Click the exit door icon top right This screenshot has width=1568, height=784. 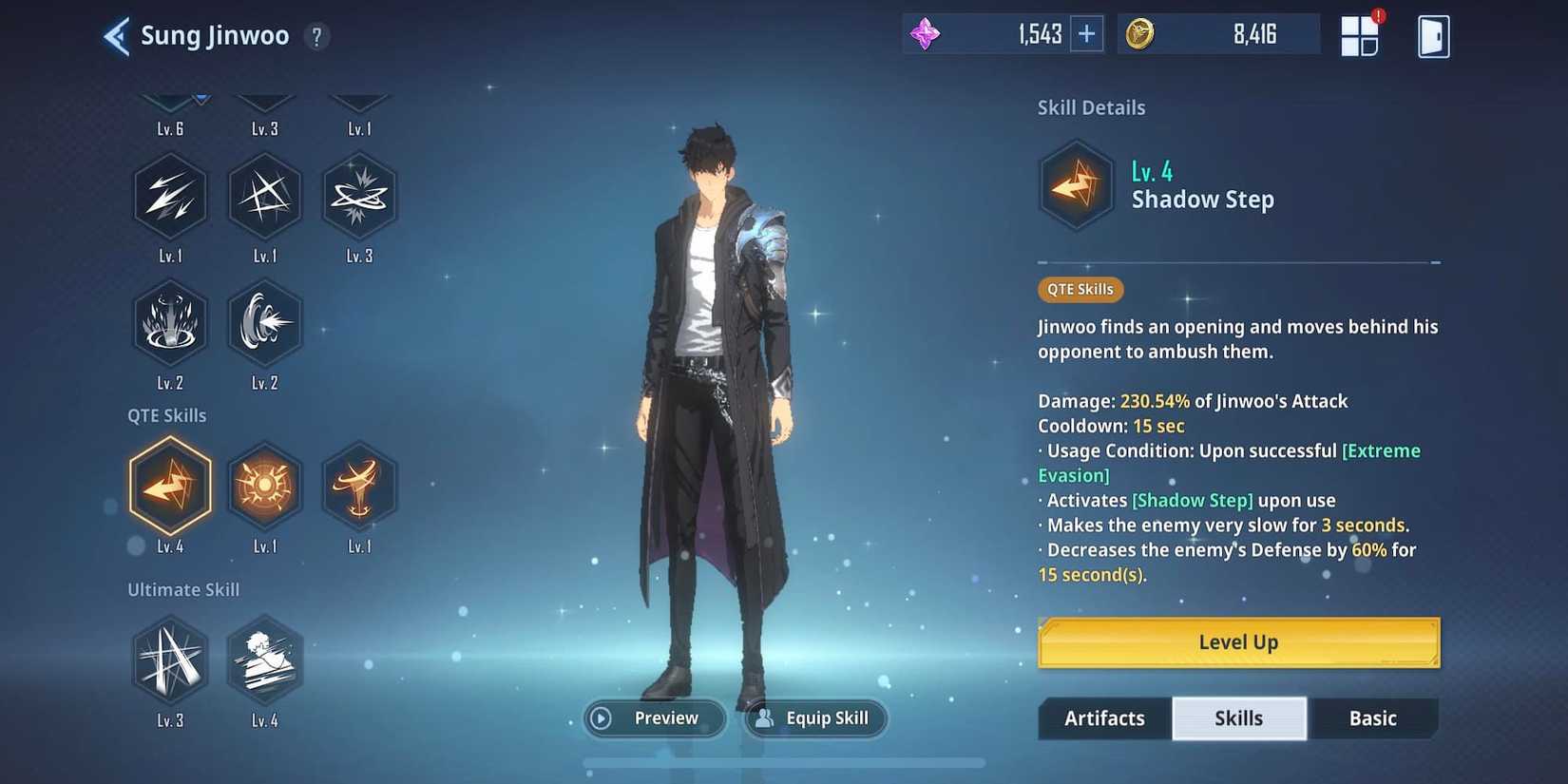point(1435,35)
